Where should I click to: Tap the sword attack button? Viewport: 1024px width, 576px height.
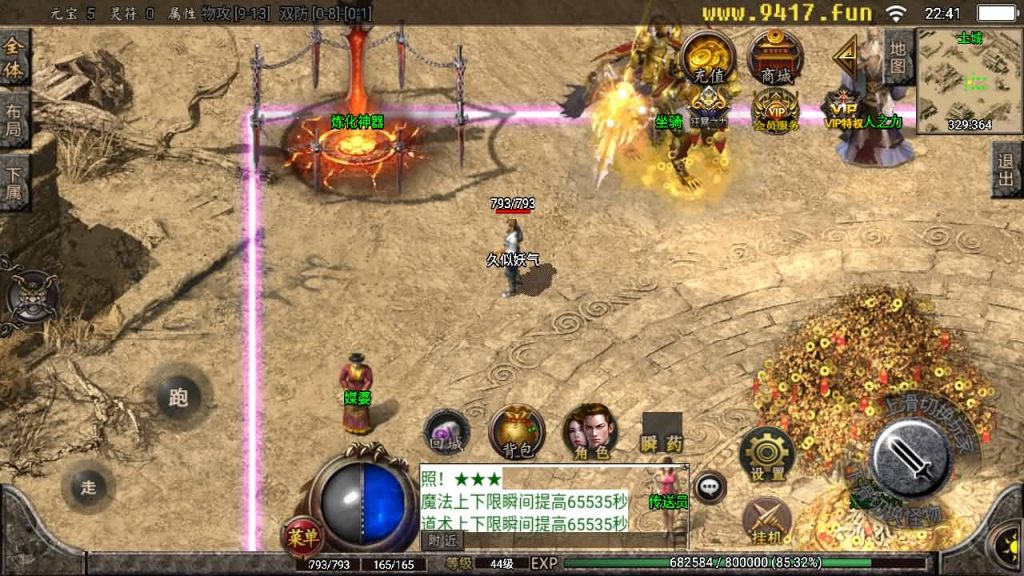coord(911,456)
